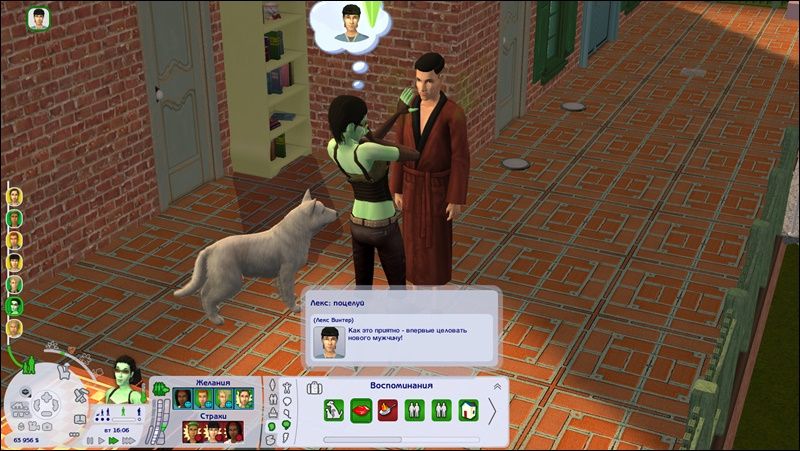The height and width of the screenshot is (451, 800).
Task: Click the first portrait under Страхи
Action: pos(191,431)
